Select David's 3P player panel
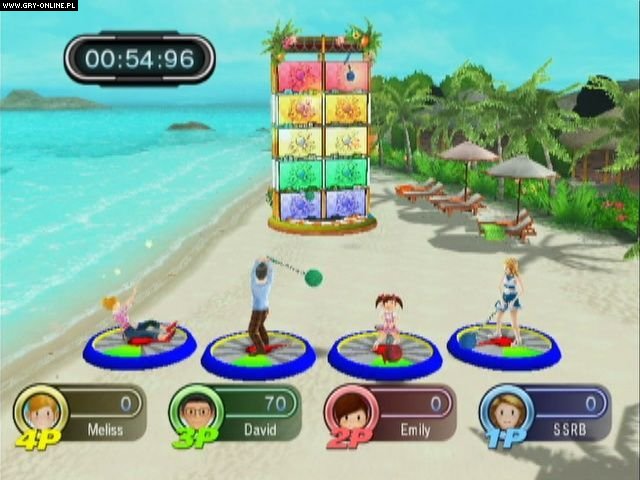 pos(236,414)
